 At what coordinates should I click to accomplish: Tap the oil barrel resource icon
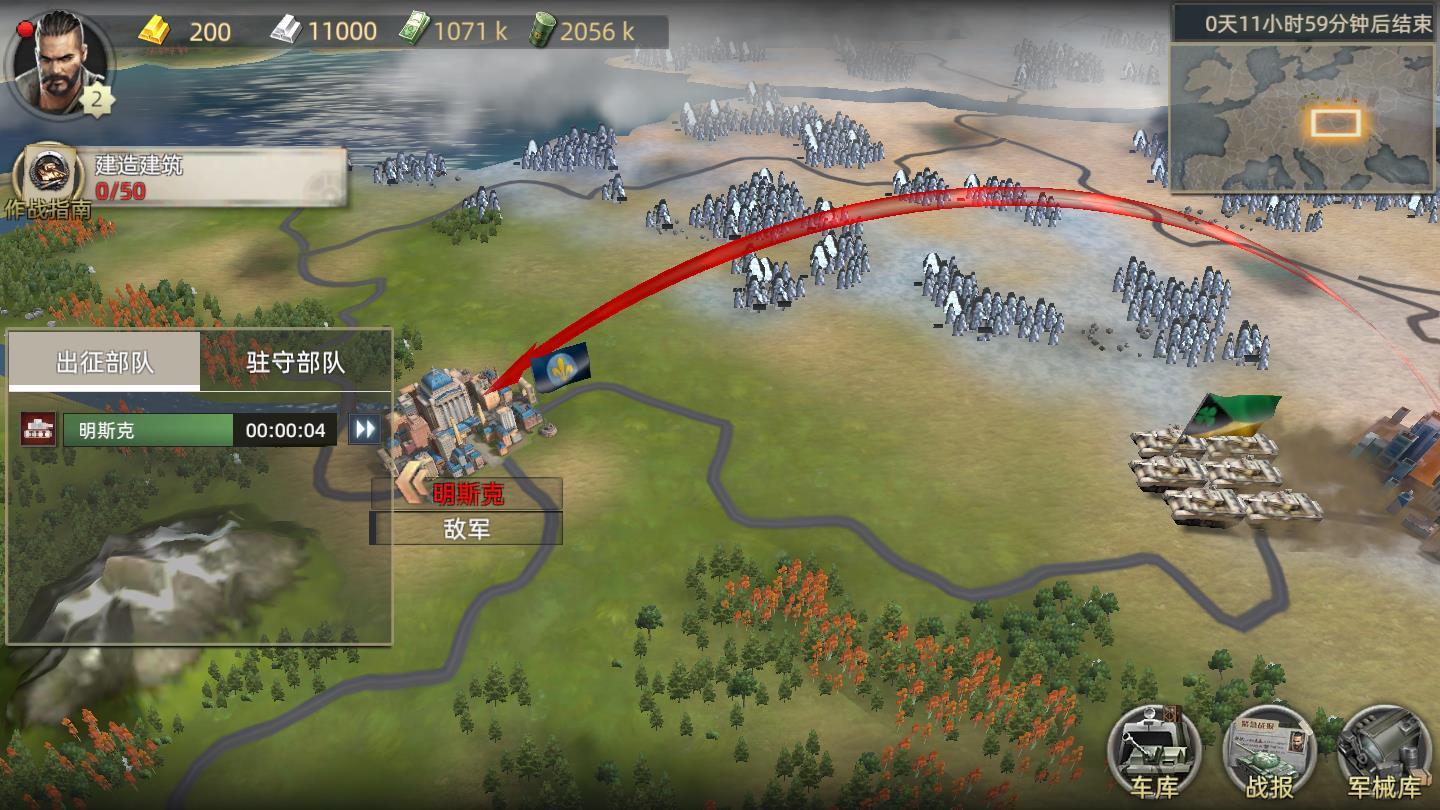541,31
